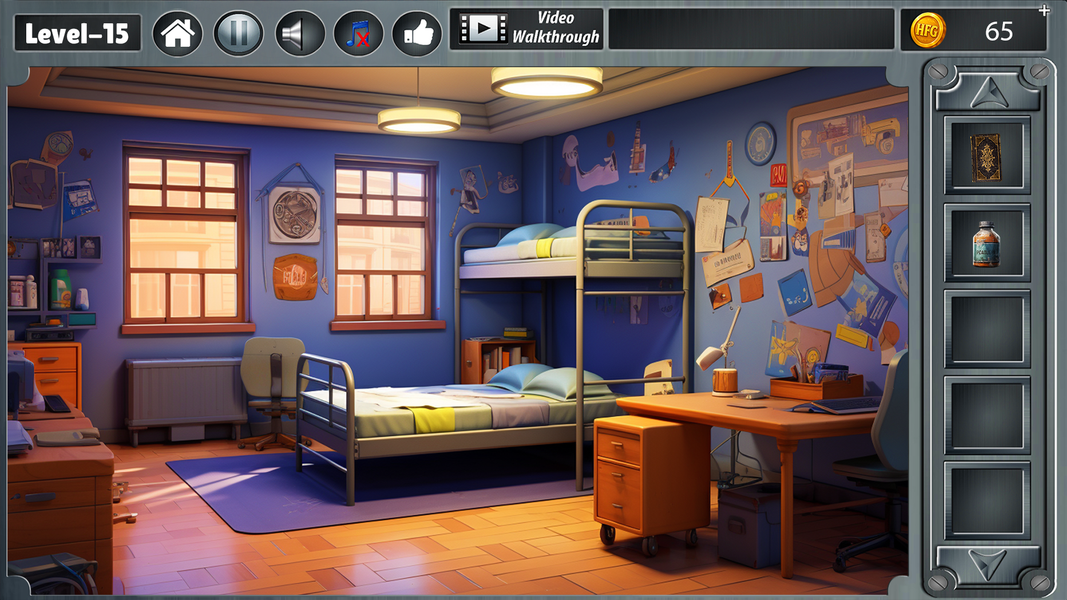Open the Video Walkthrough
Screen dimensions: 1067x600
pos(527,29)
